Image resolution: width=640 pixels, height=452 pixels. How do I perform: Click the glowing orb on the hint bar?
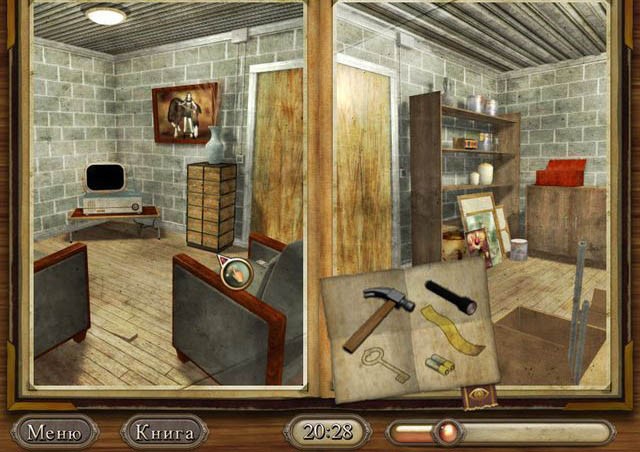447,432
